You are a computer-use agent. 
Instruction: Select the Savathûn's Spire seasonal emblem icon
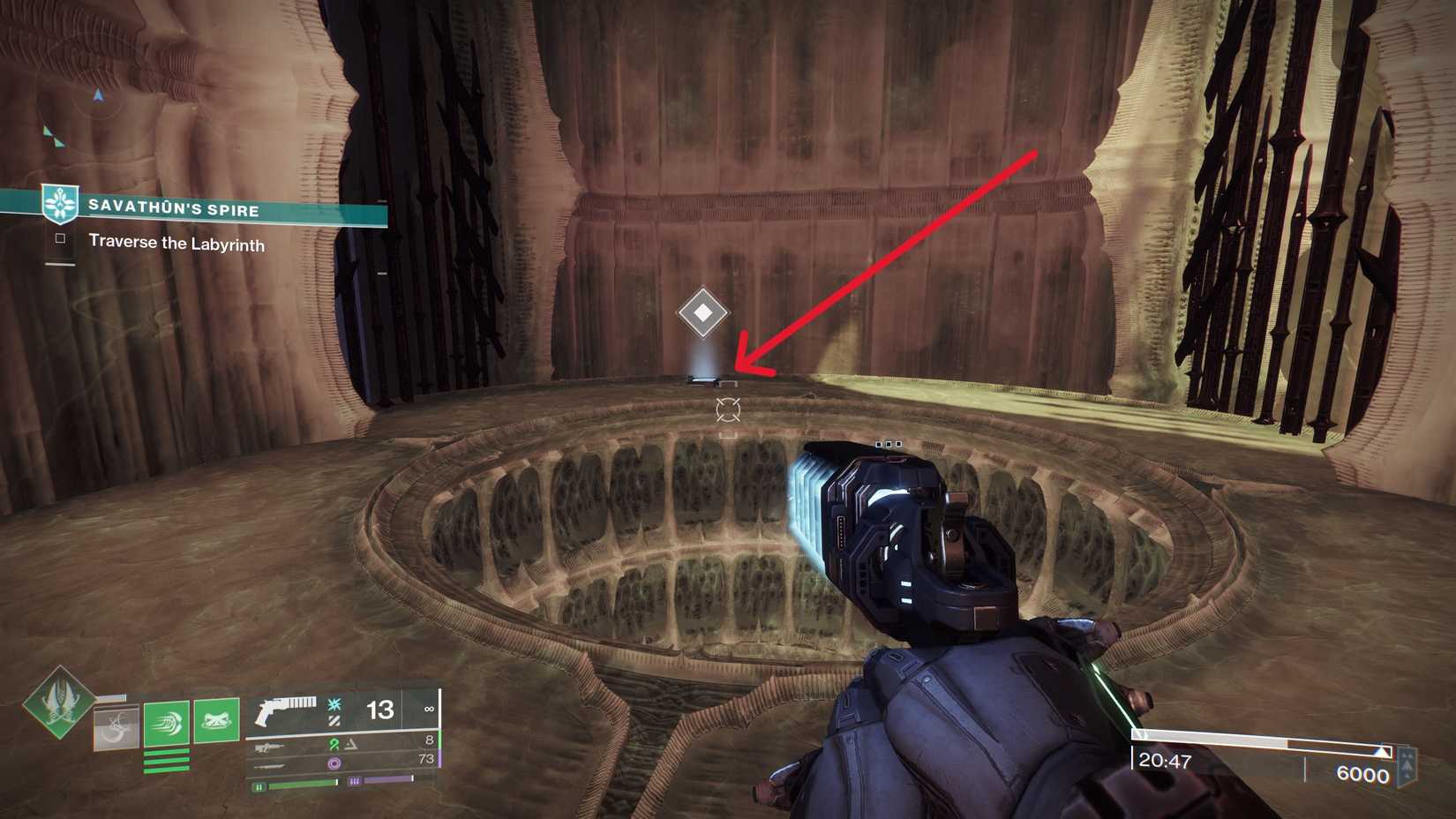pyautogui.click(x=58, y=202)
